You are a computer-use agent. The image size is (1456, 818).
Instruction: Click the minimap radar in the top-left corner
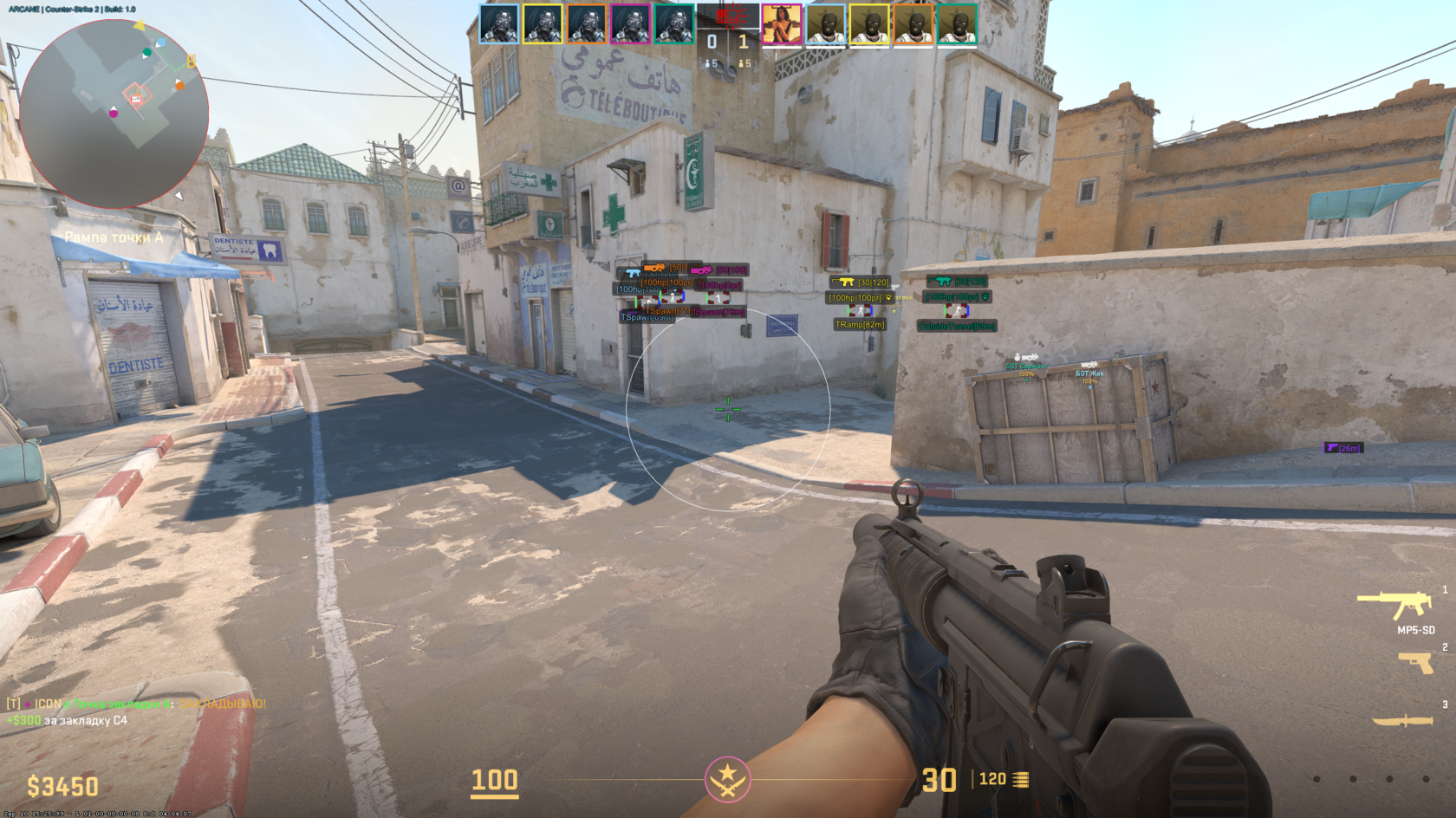113,108
